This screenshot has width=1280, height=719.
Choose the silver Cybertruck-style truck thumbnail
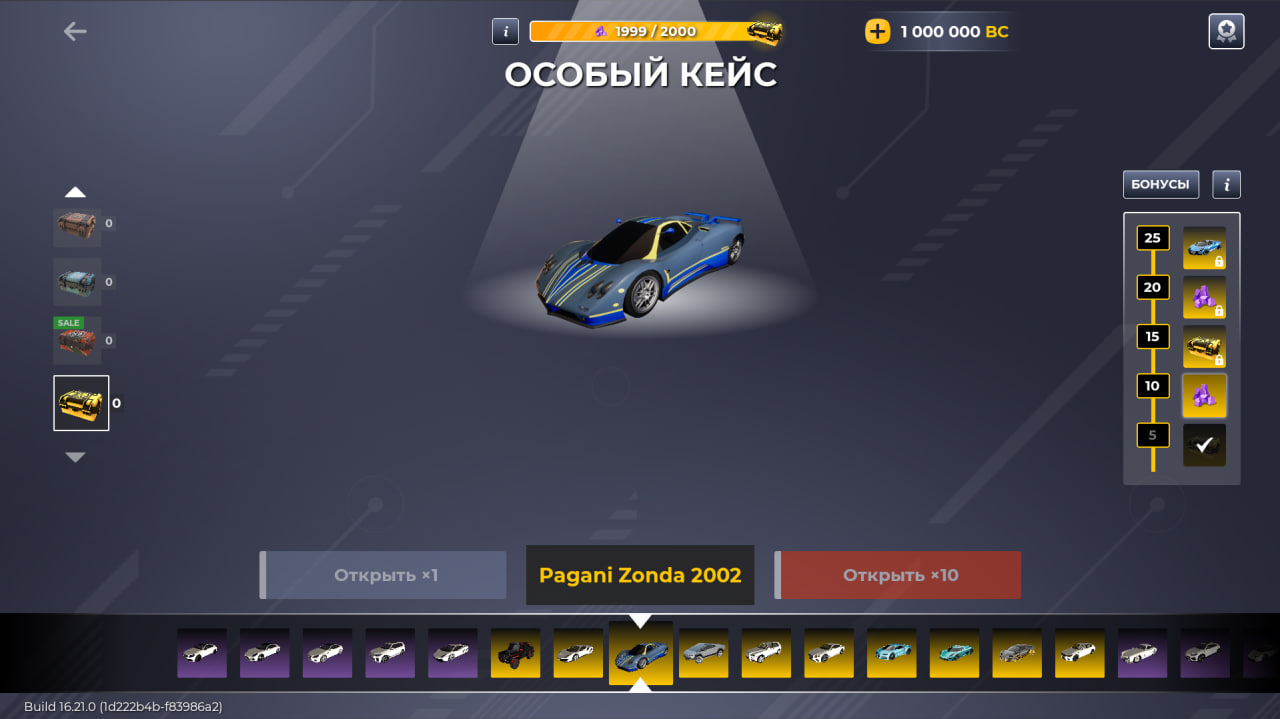click(703, 653)
